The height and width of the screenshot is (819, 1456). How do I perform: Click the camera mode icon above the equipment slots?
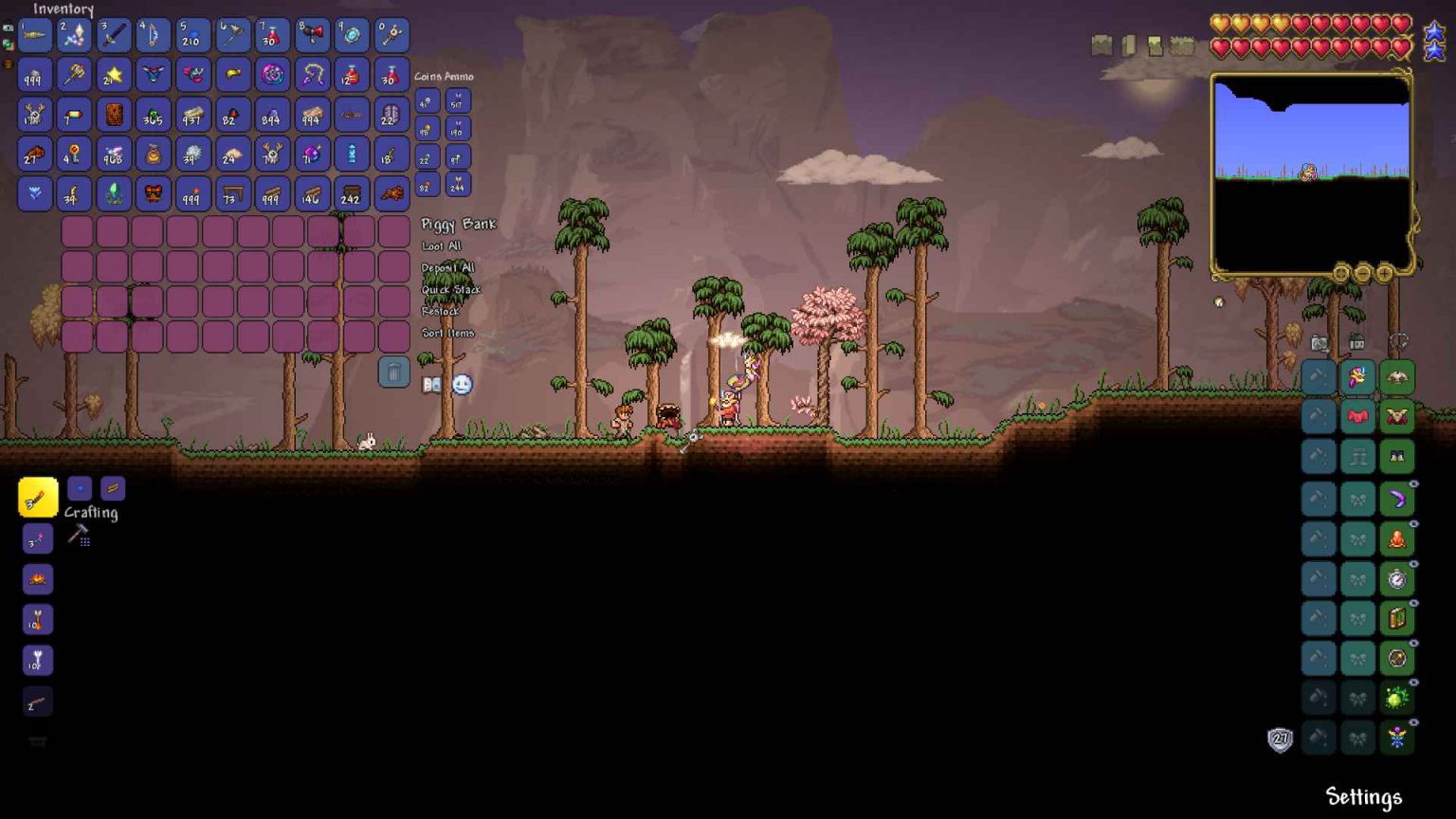point(1319,343)
